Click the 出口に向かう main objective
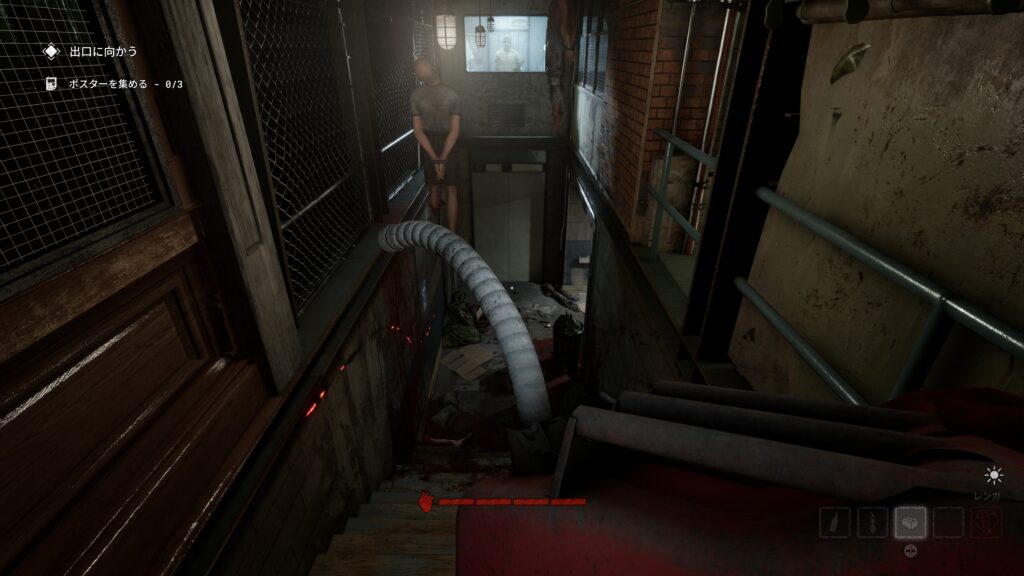The image size is (1024, 576). click(103, 51)
